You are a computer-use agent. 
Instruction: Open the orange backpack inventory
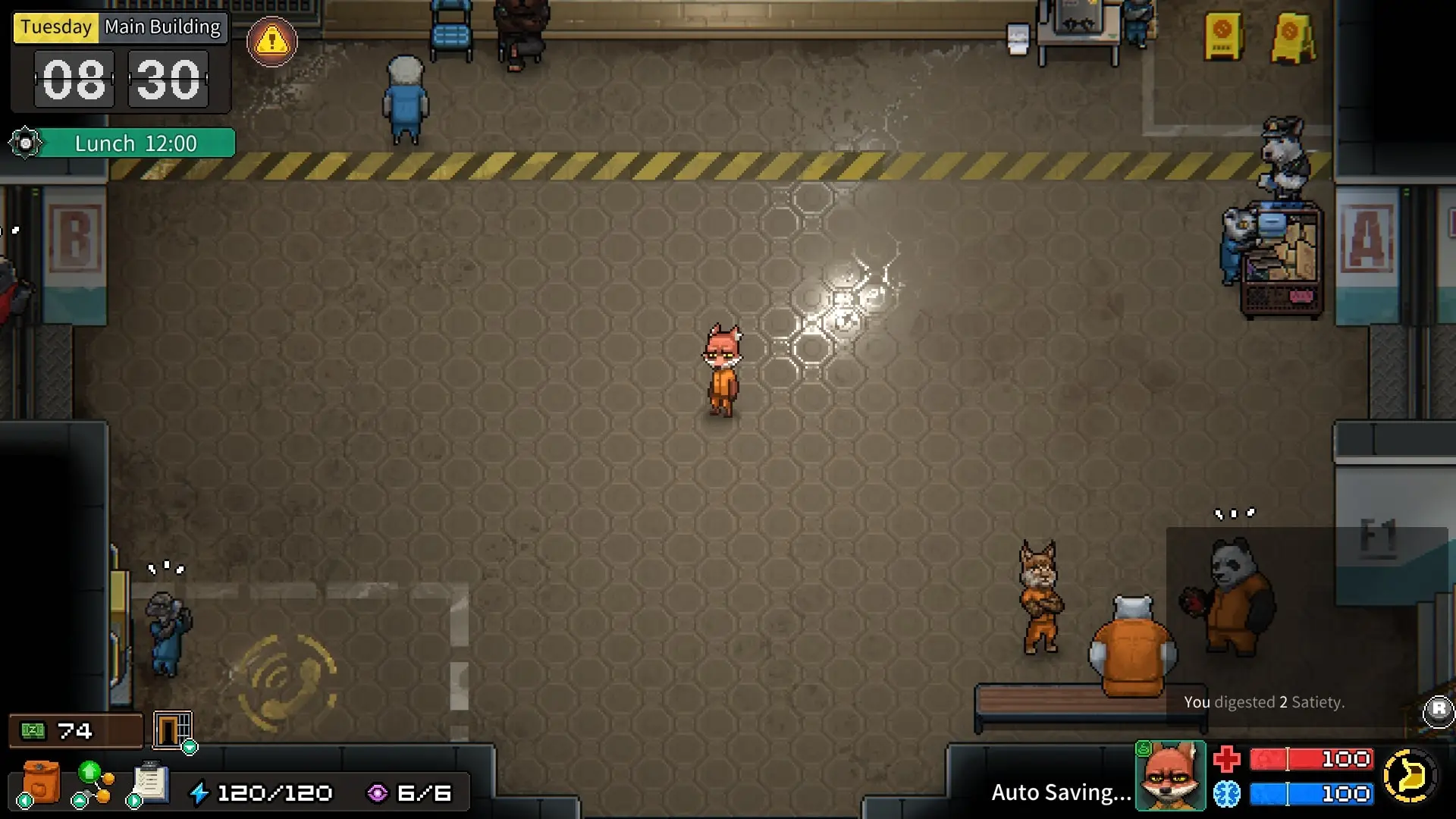coord(40,783)
